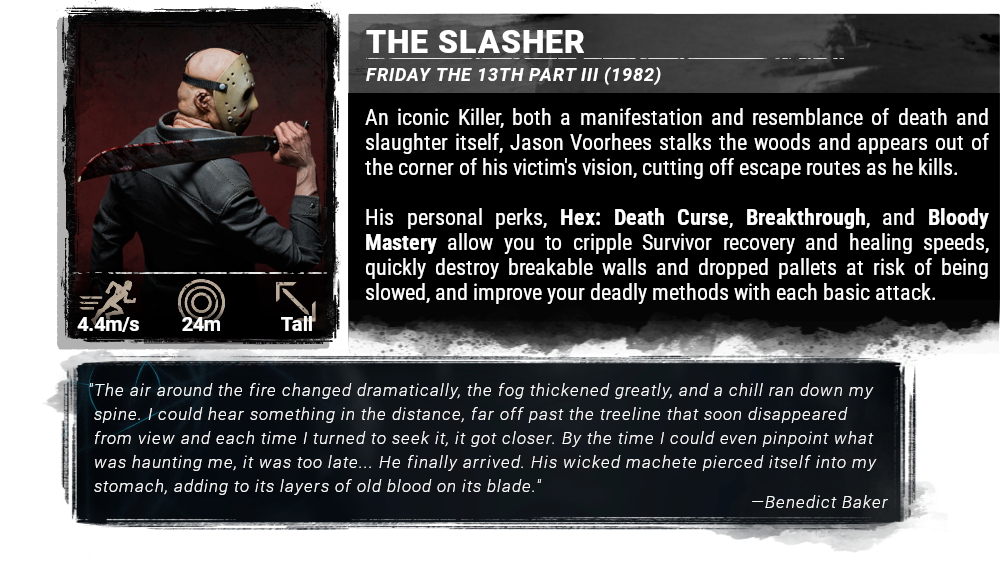Click the concentric circles terror radius icon
The height and width of the screenshot is (564, 1000).
201,299
